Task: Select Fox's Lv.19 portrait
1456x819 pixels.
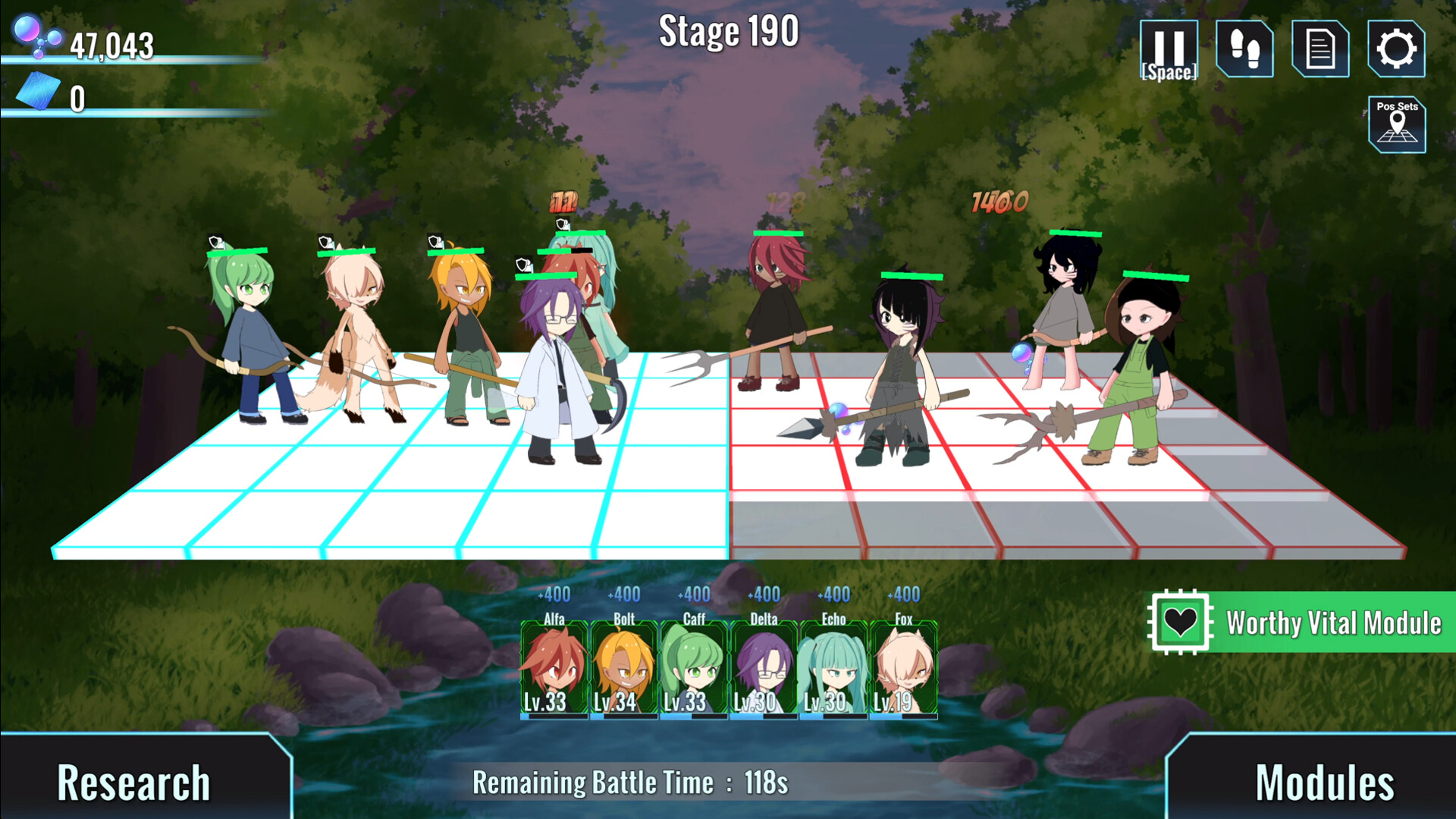Action: 902,667
